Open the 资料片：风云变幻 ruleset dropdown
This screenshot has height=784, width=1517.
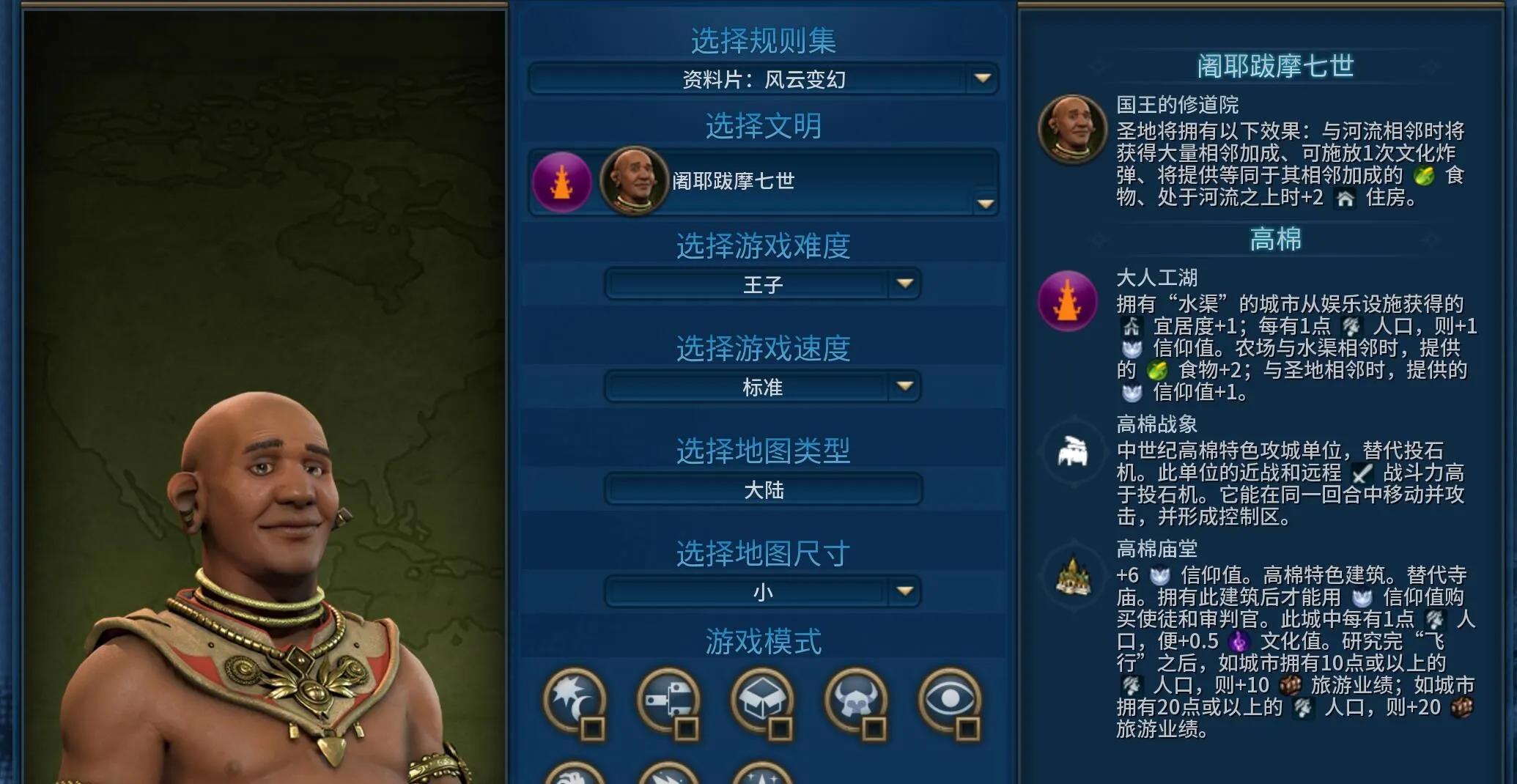pyautogui.click(x=762, y=79)
